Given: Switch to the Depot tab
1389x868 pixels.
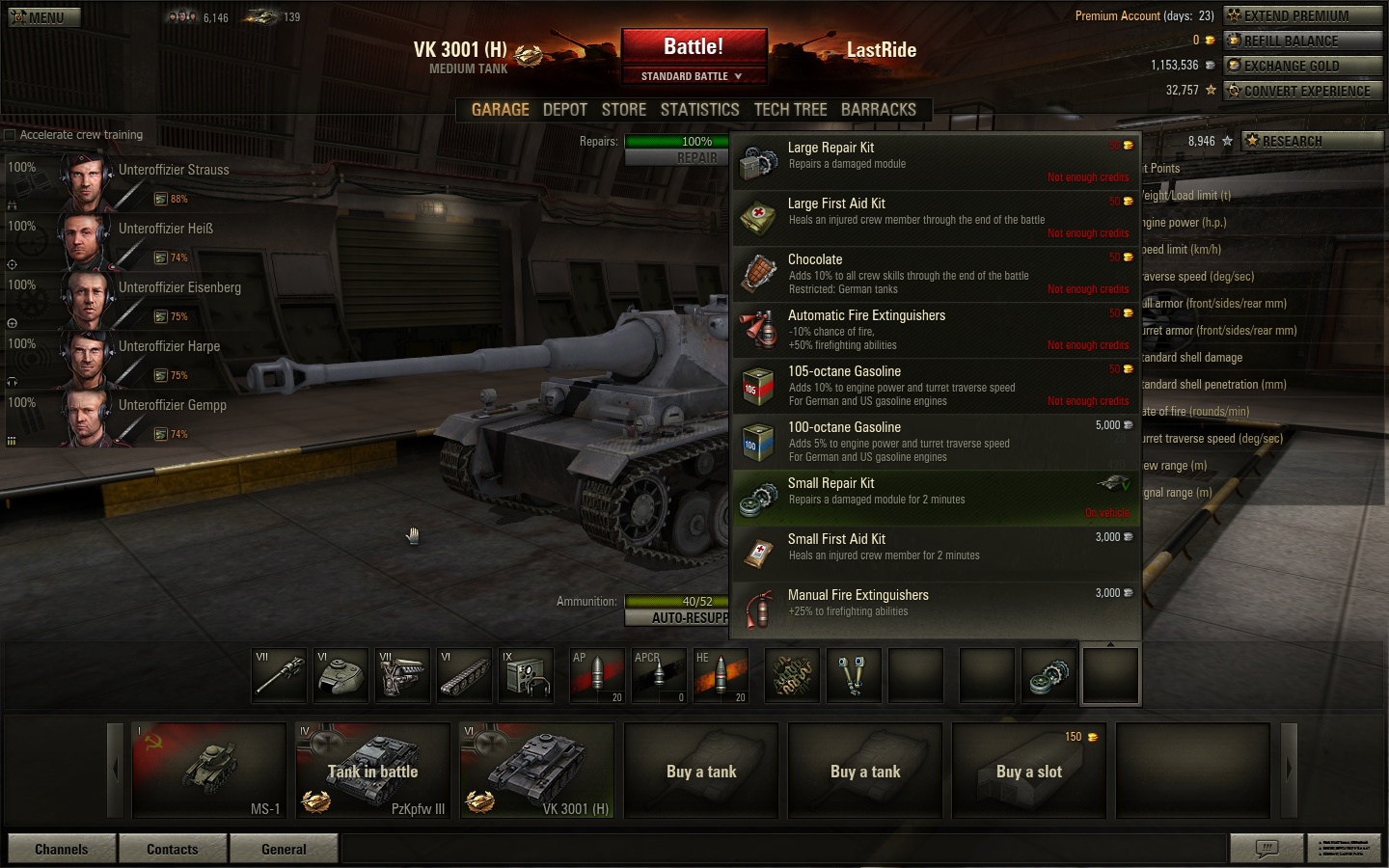Looking at the screenshot, I should (x=564, y=110).
